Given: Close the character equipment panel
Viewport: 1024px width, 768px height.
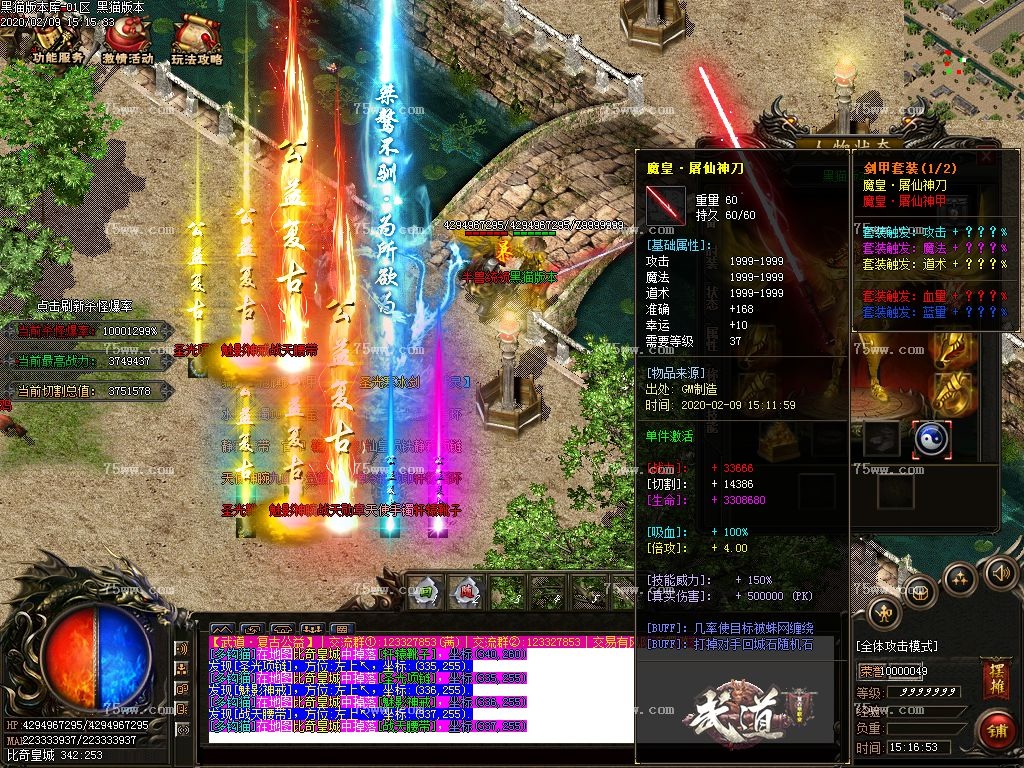Looking at the screenshot, I should click(x=987, y=157).
